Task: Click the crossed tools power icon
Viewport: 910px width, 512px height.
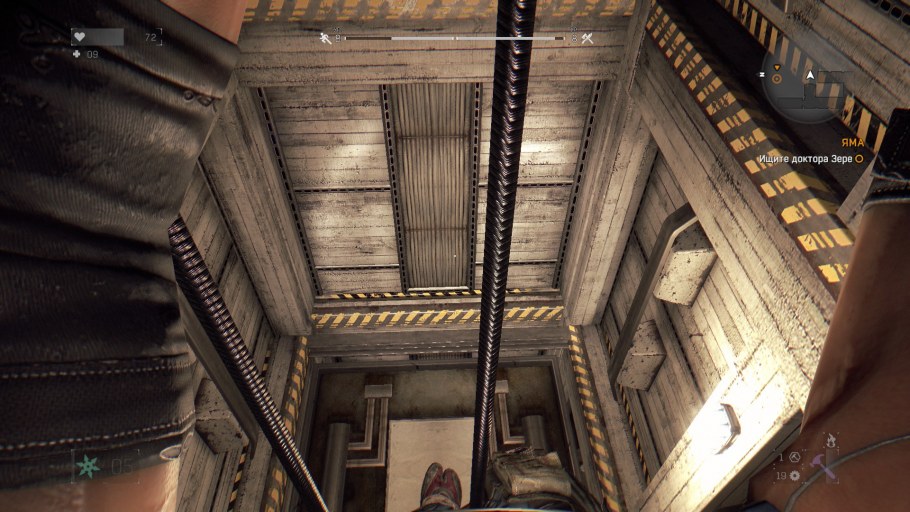Action: (587, 38)
